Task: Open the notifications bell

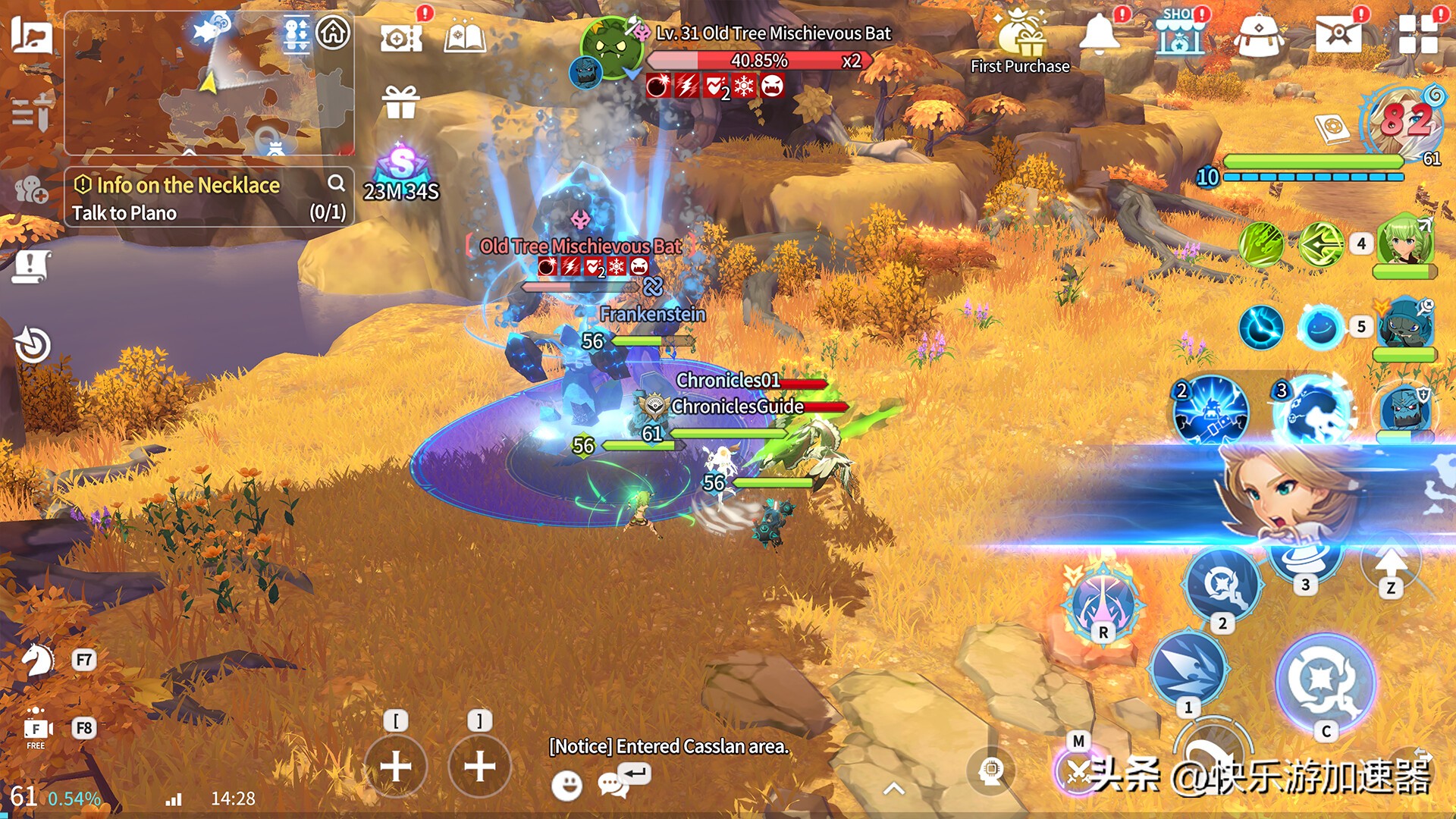Action: coord(1099,35)
